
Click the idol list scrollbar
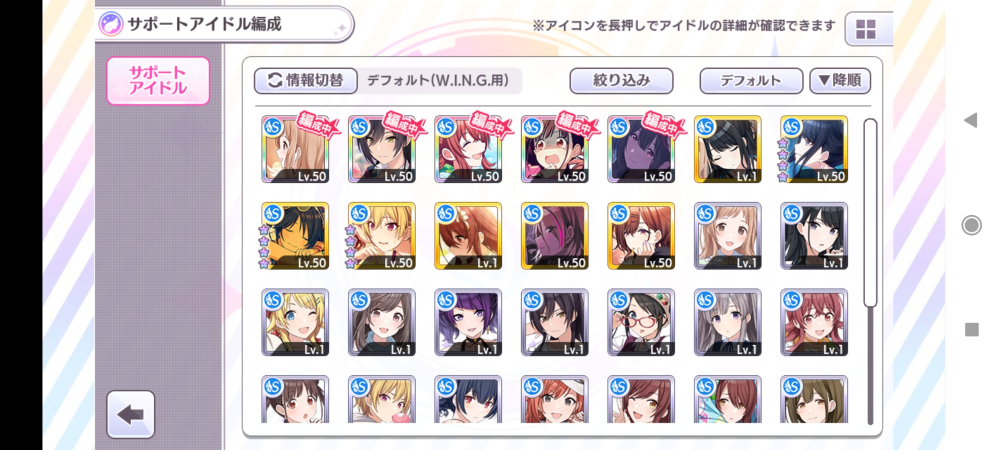870,212
